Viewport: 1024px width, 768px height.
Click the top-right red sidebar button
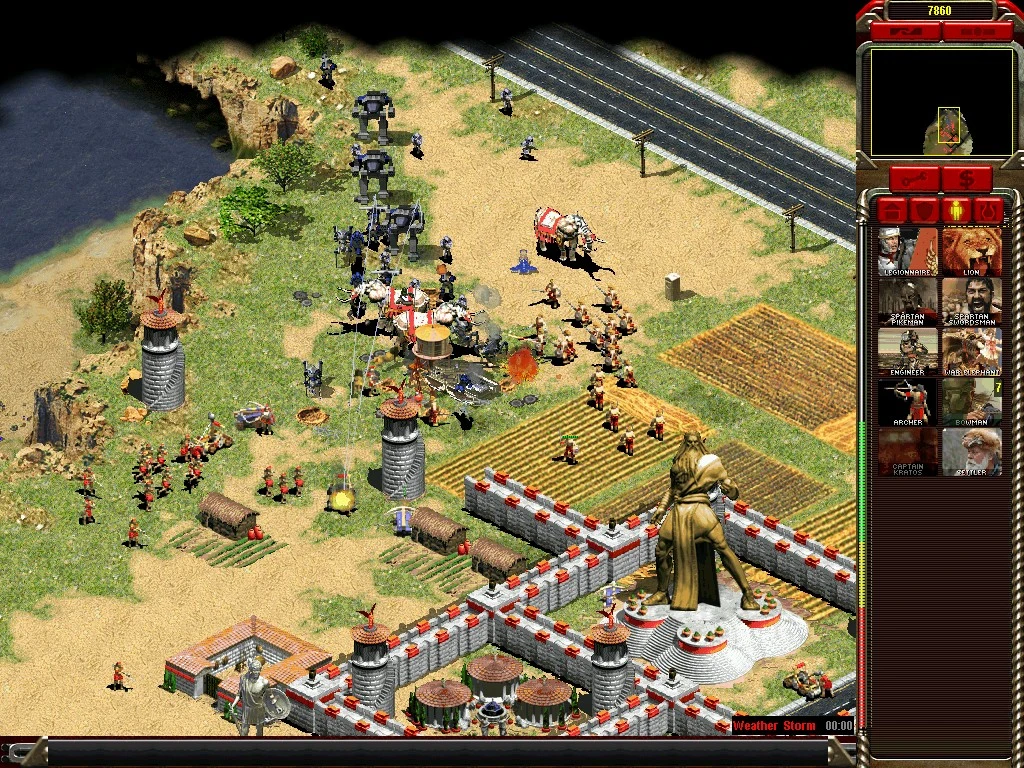click(976, 32)
